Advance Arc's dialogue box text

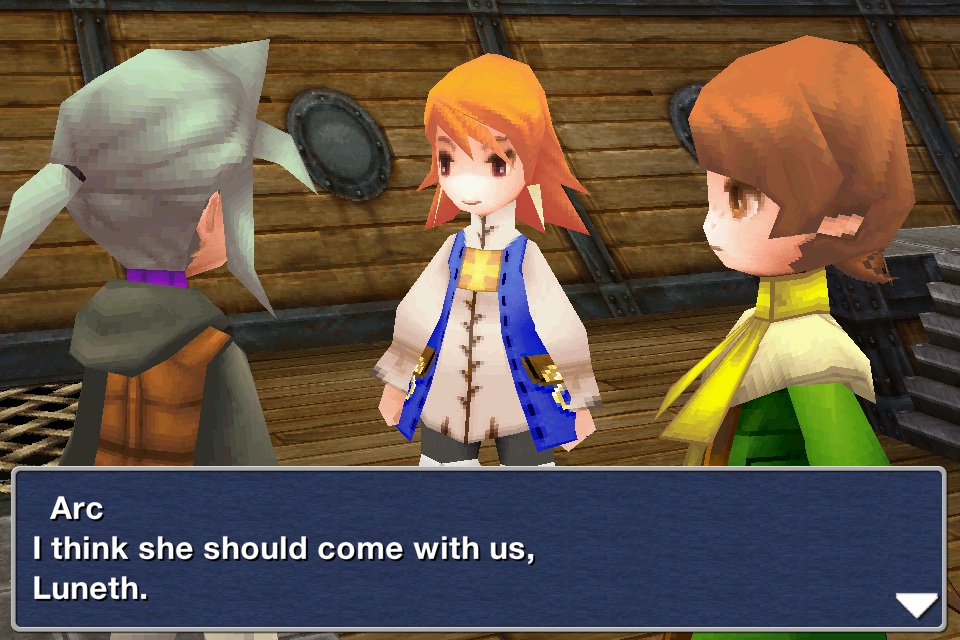tap(478, 549)
